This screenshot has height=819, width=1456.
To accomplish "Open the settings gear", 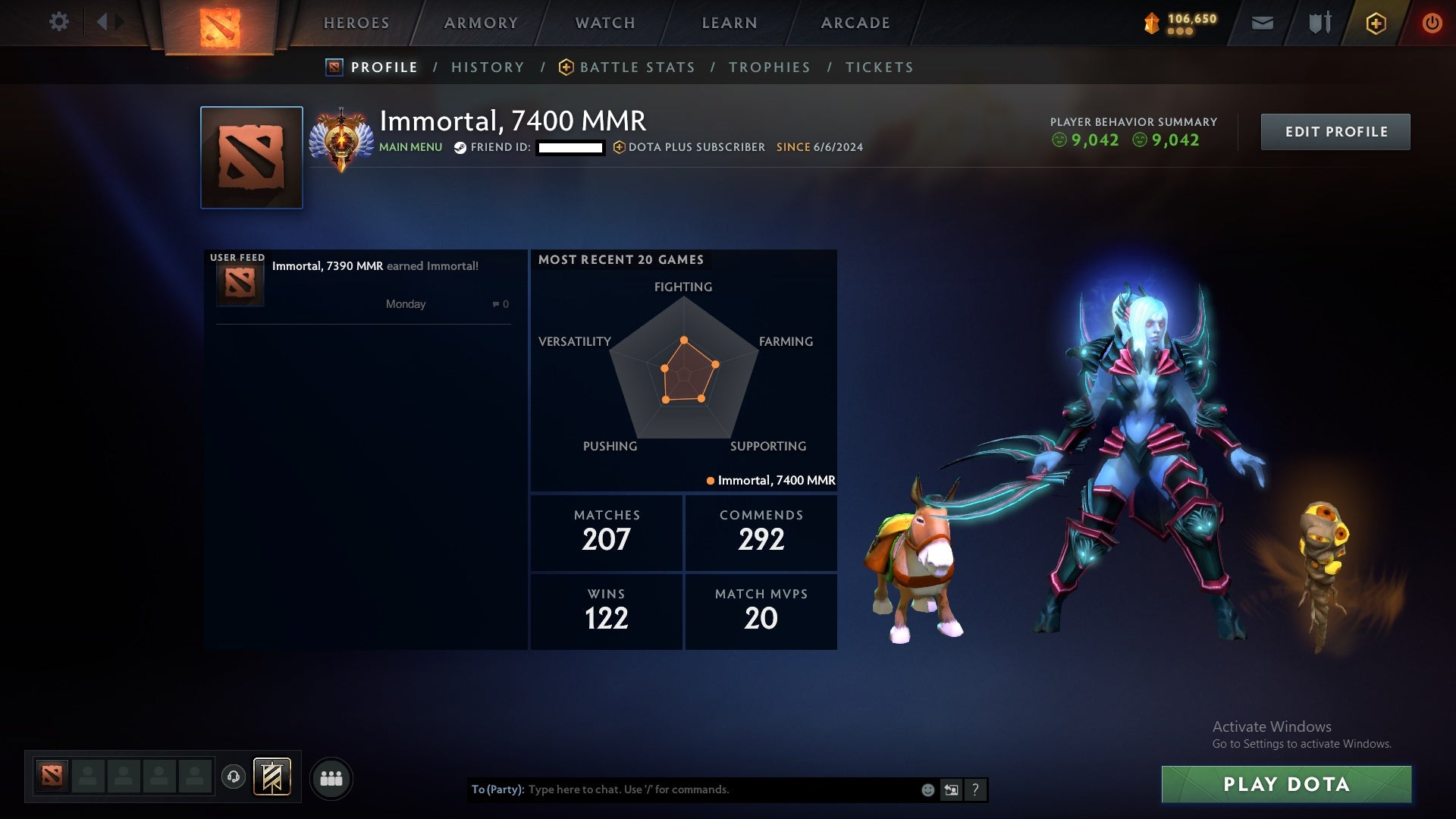I will [59, 23].
